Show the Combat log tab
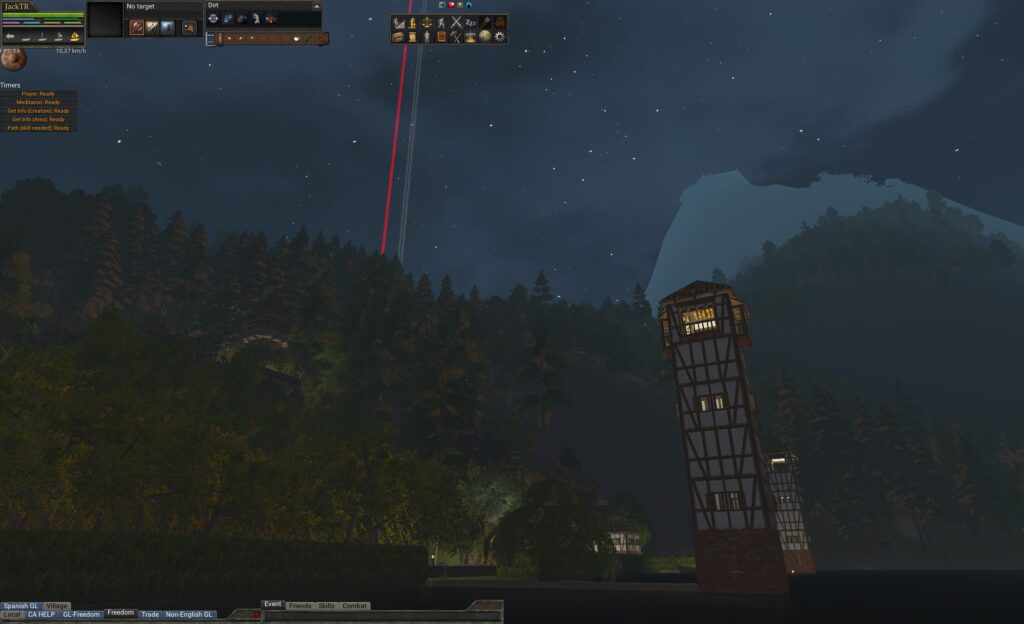 tap(355, 606)
